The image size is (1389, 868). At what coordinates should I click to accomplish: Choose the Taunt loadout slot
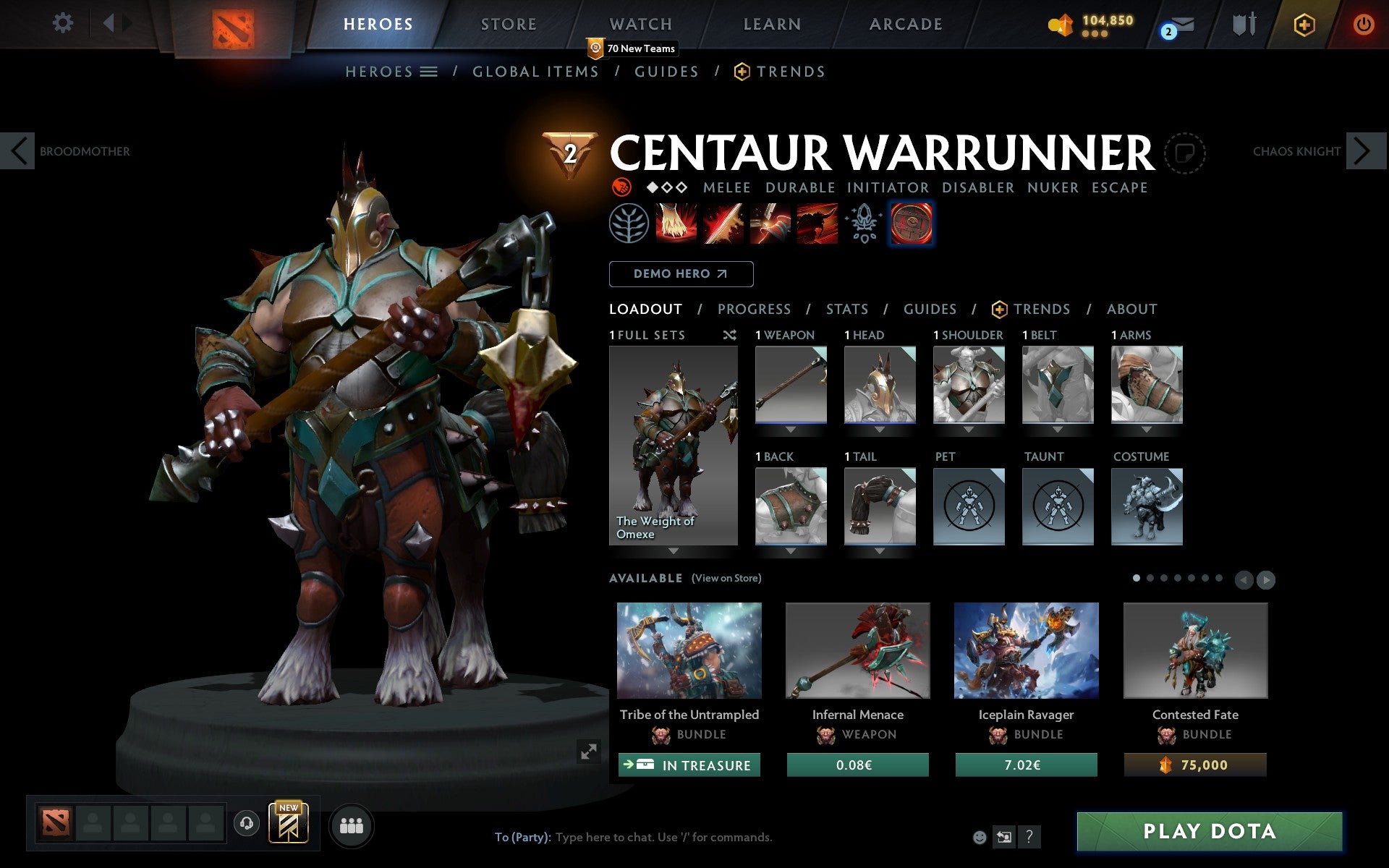[1058, 506]
